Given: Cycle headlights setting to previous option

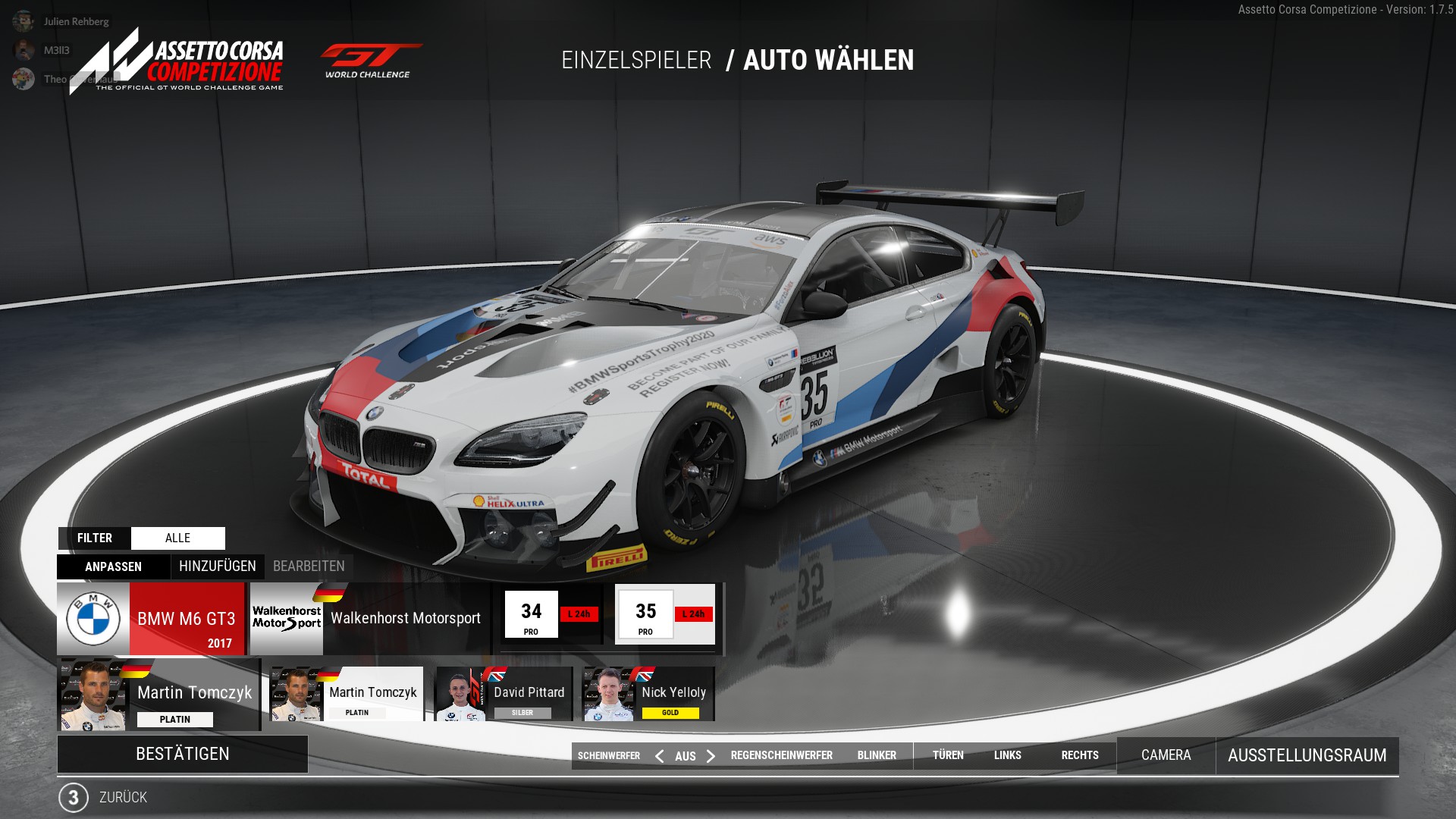Looking at the screenshot, I should point(660,756).
